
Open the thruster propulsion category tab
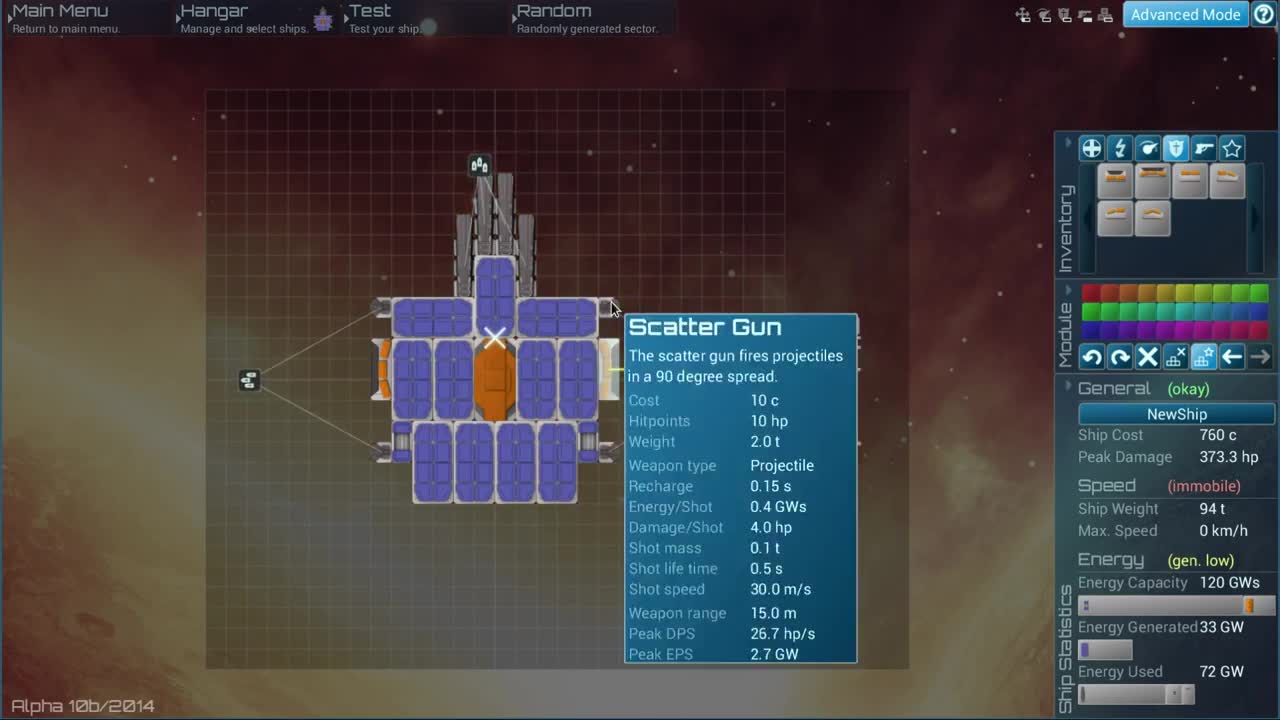pos(1148,149)
